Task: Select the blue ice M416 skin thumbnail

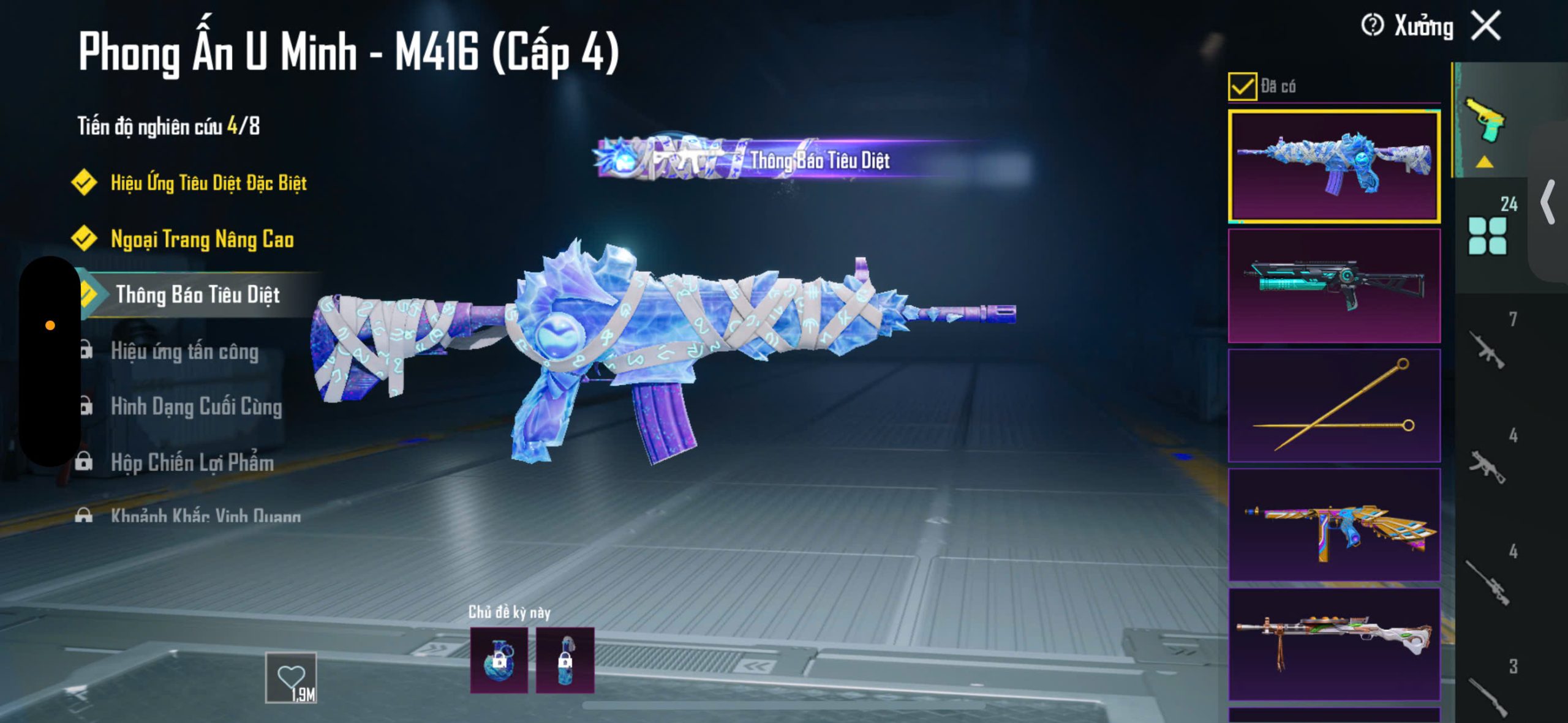Action: (x=1334, y=167)
